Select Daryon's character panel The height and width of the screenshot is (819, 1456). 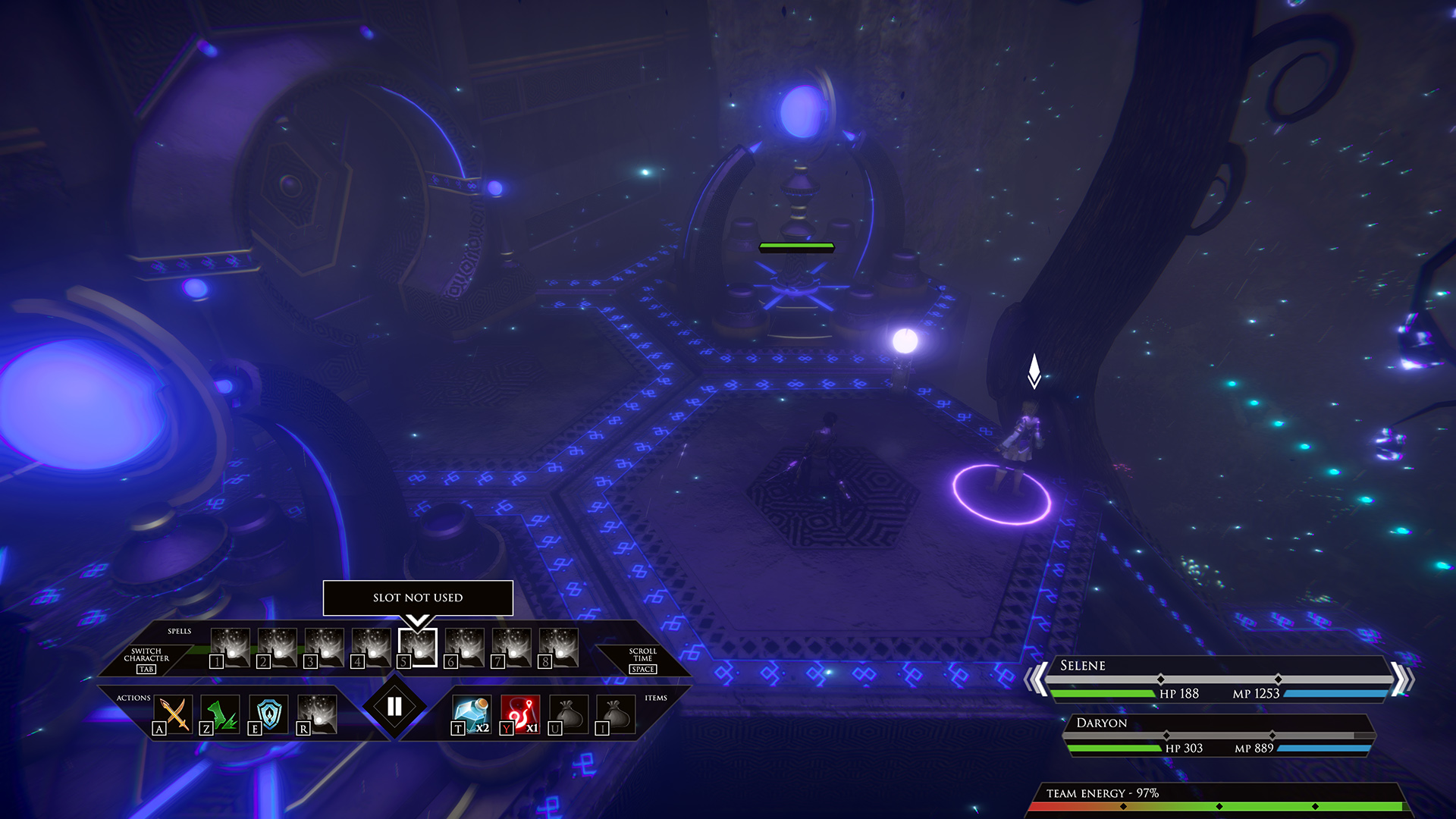1219,736
